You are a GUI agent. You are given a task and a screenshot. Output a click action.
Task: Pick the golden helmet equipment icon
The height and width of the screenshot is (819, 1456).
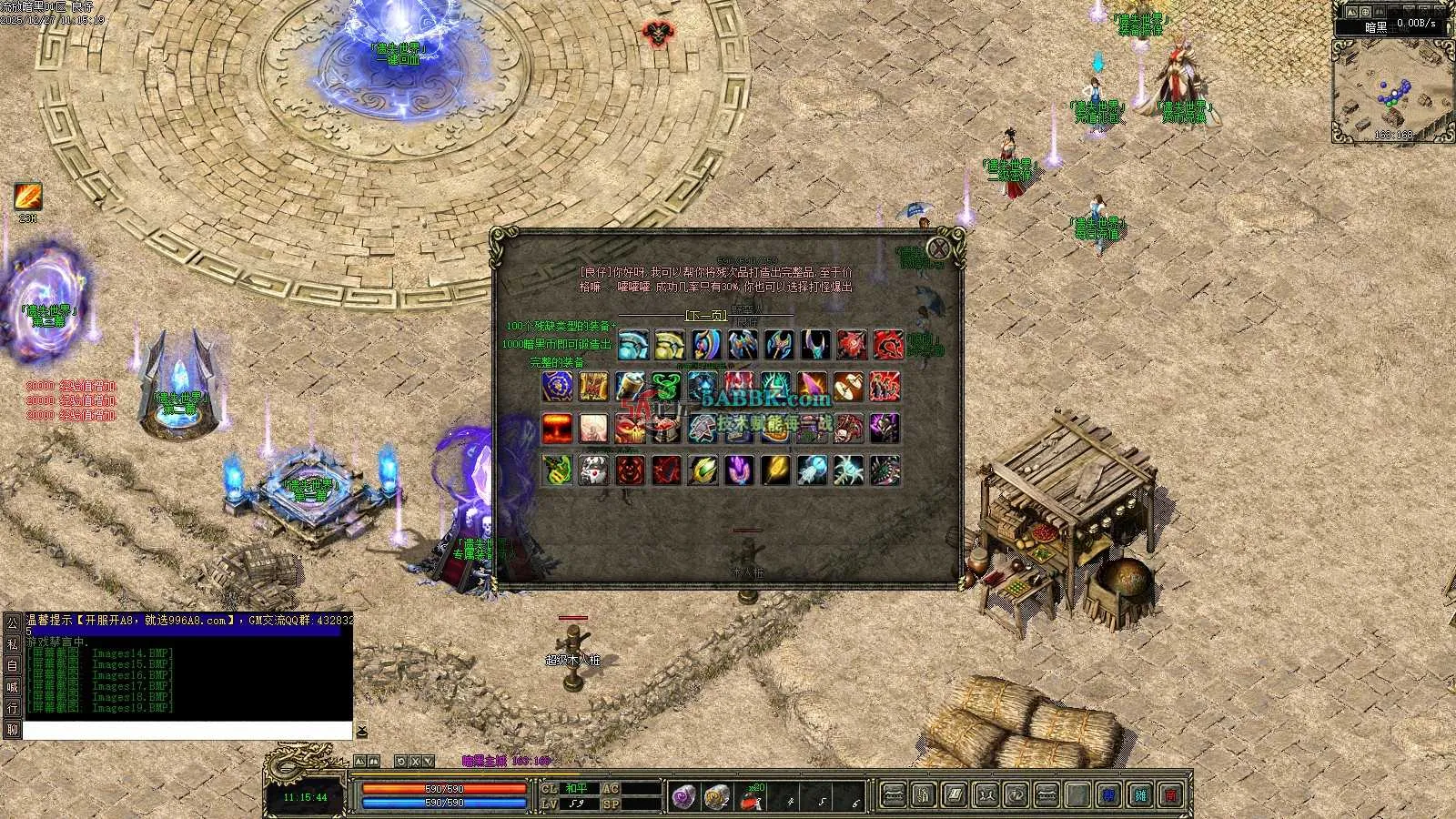click(670, 346)
